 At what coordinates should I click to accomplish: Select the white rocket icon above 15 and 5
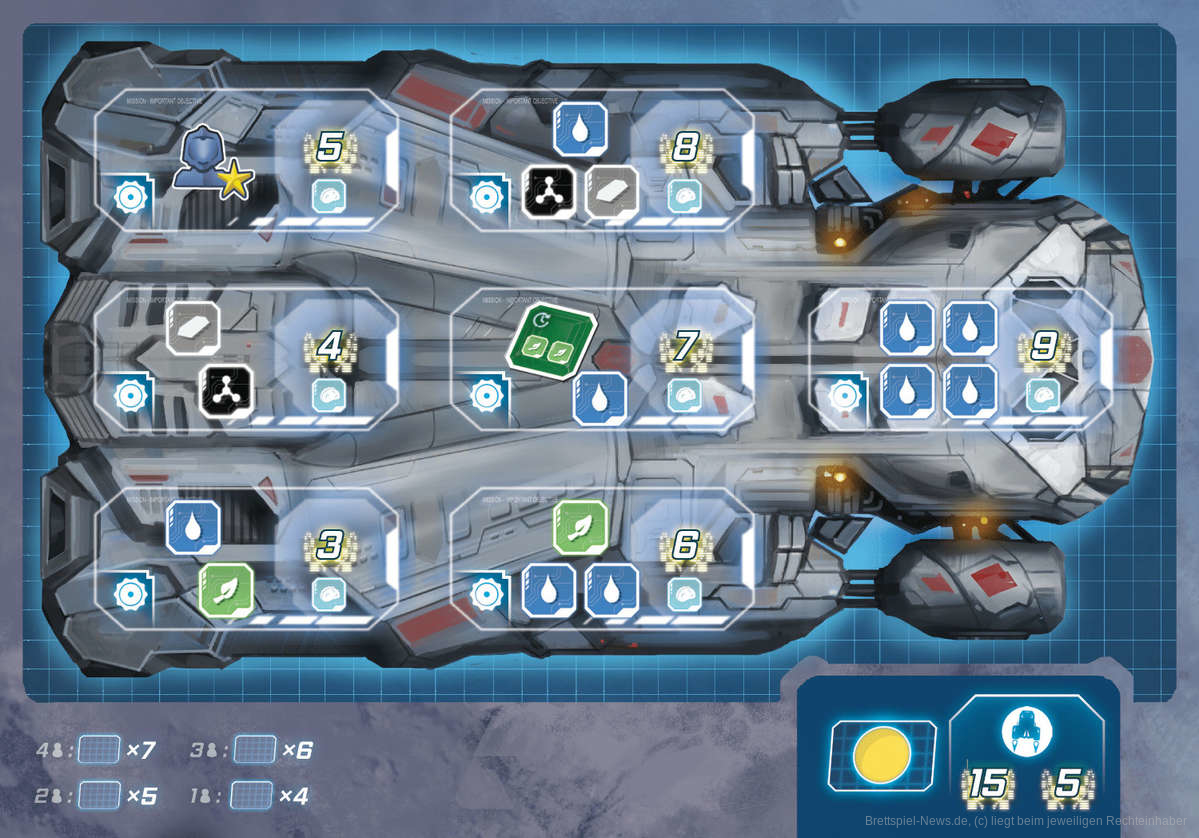pos(1027,732)
